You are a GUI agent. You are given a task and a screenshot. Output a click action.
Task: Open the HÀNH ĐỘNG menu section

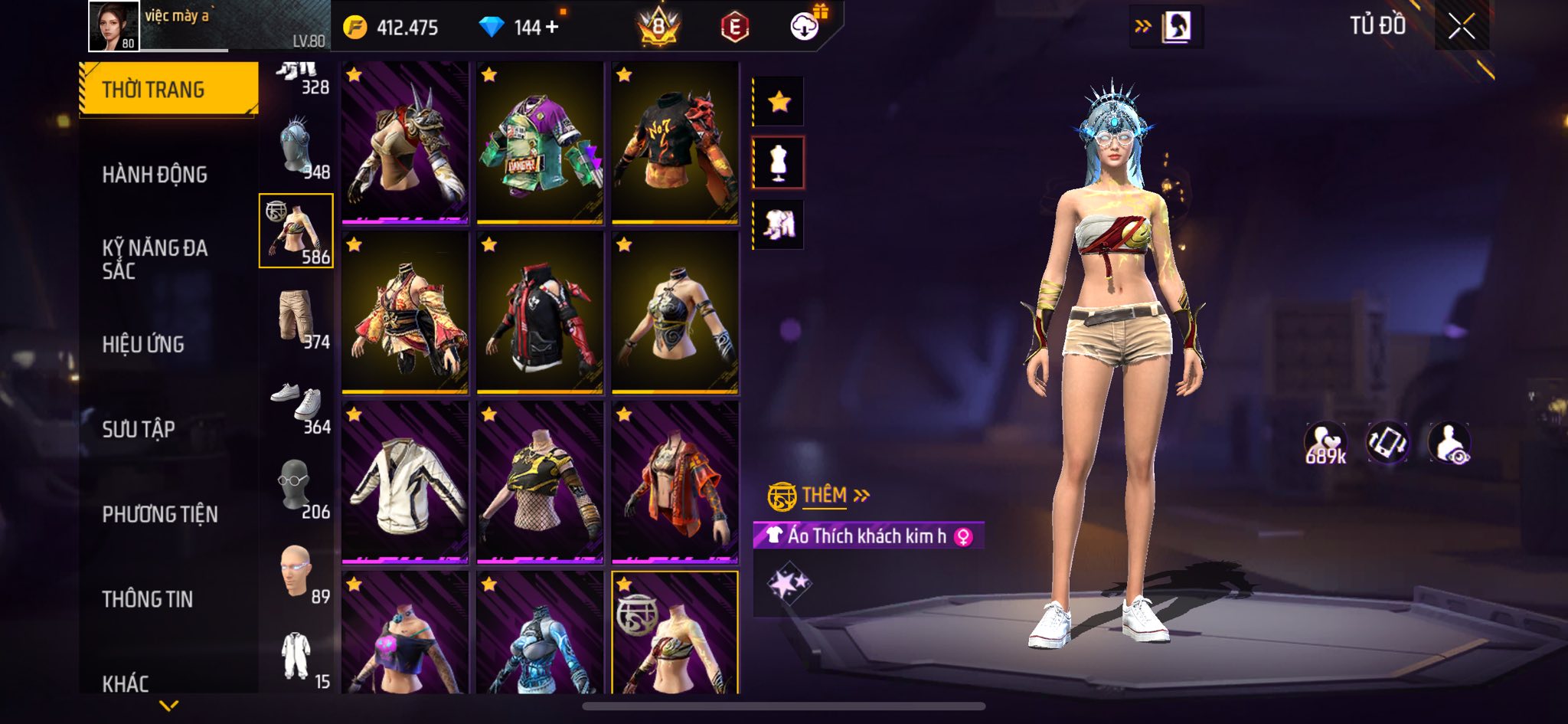coord(155,175)
